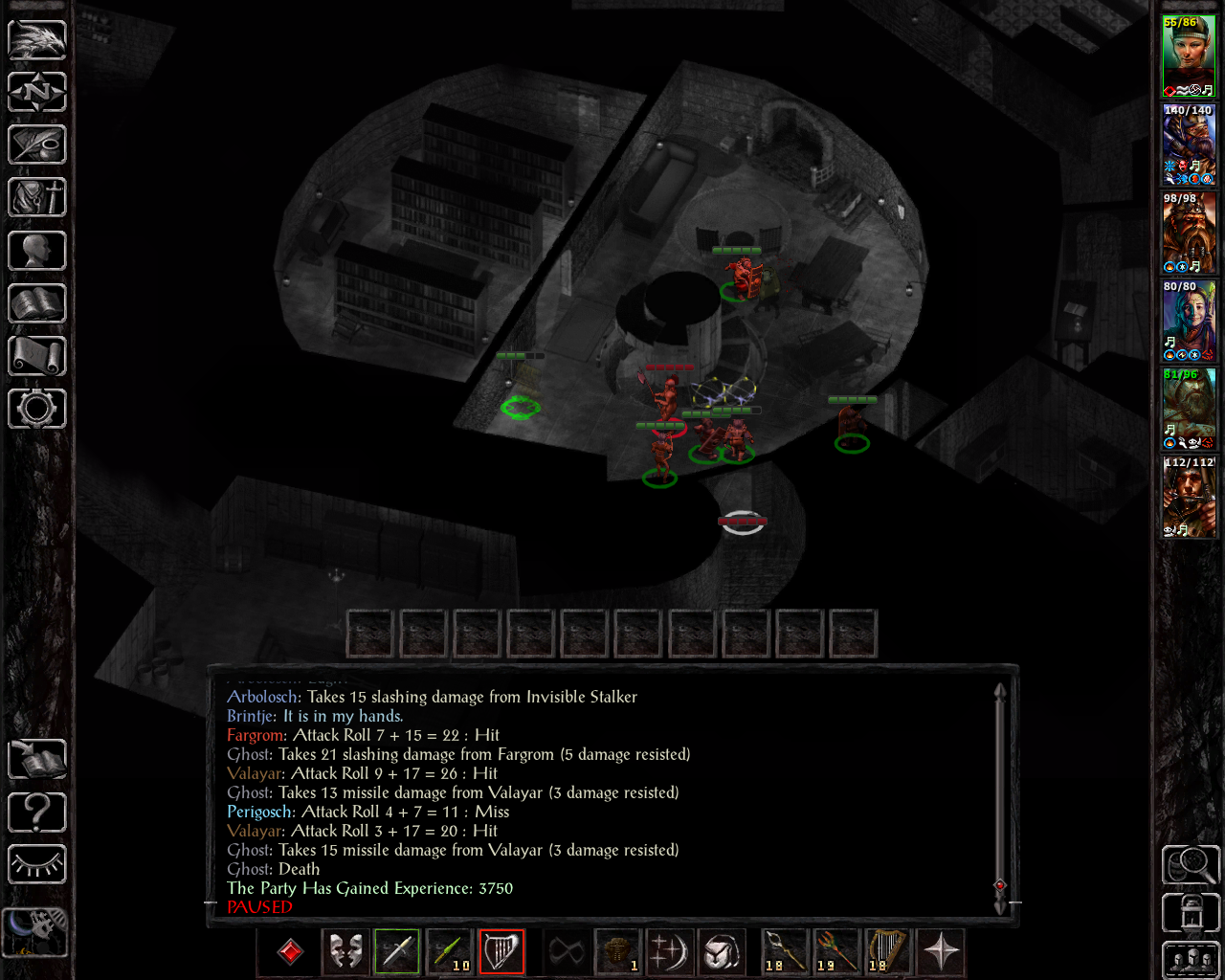Toggle the closed eye button
This screenshot has width=1225, height=980.
(37, 865)
